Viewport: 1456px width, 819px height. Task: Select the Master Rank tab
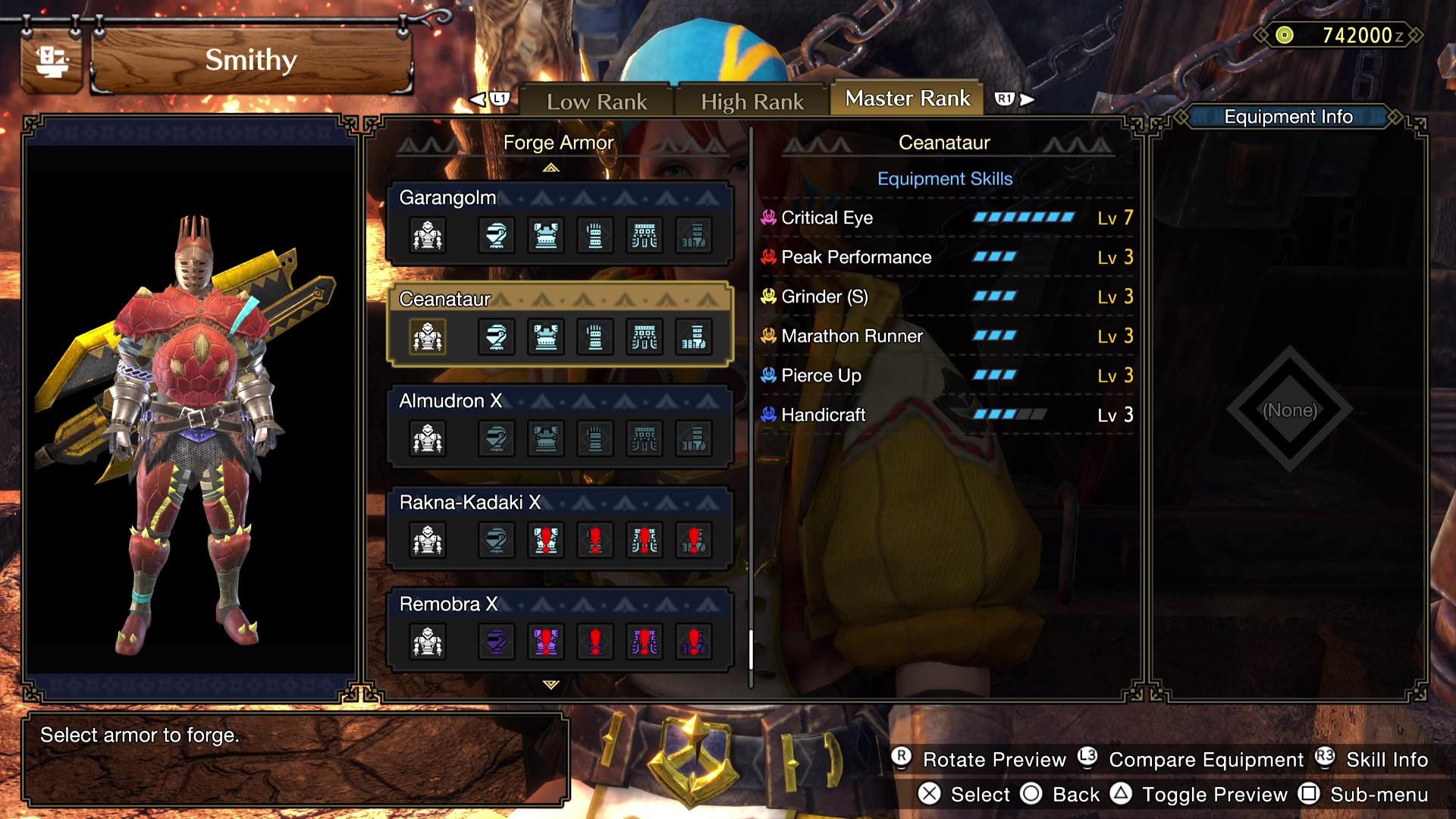907,99
